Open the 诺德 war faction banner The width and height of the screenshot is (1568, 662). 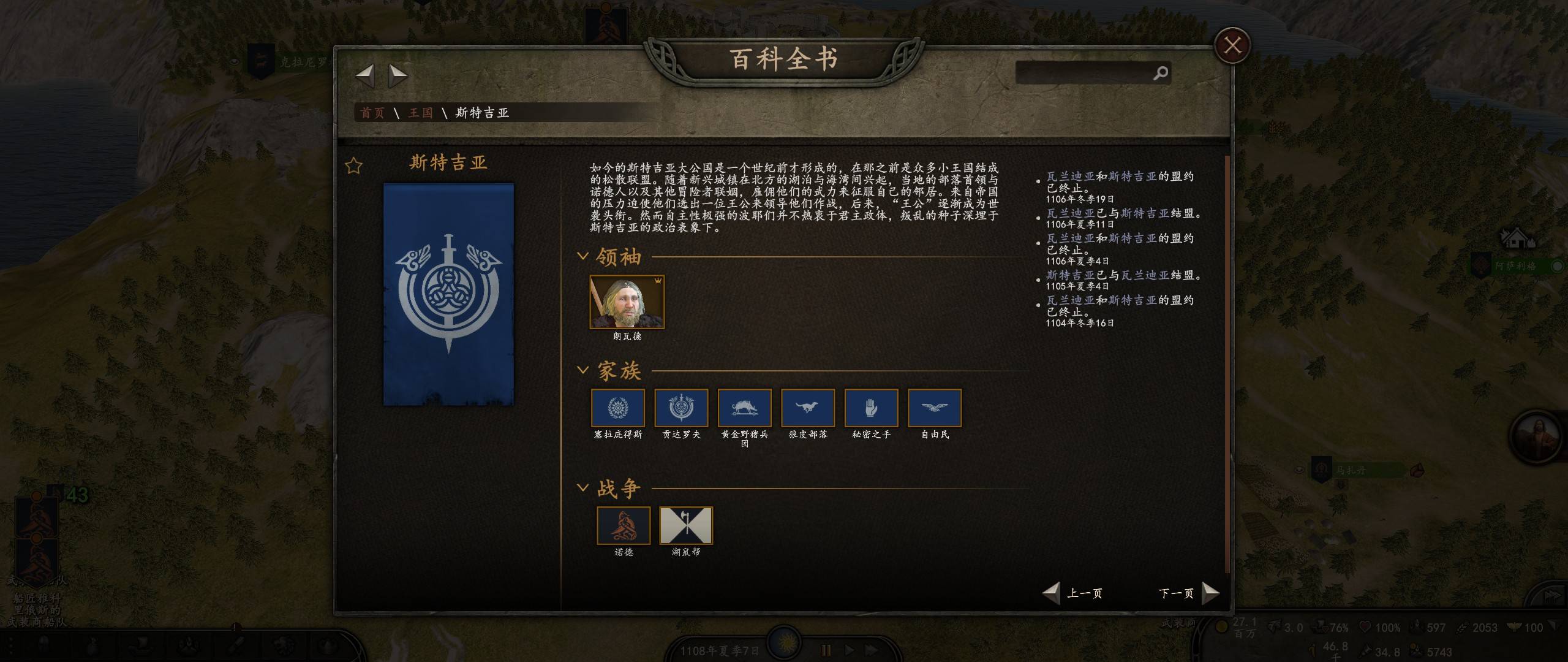coord(624,526)
